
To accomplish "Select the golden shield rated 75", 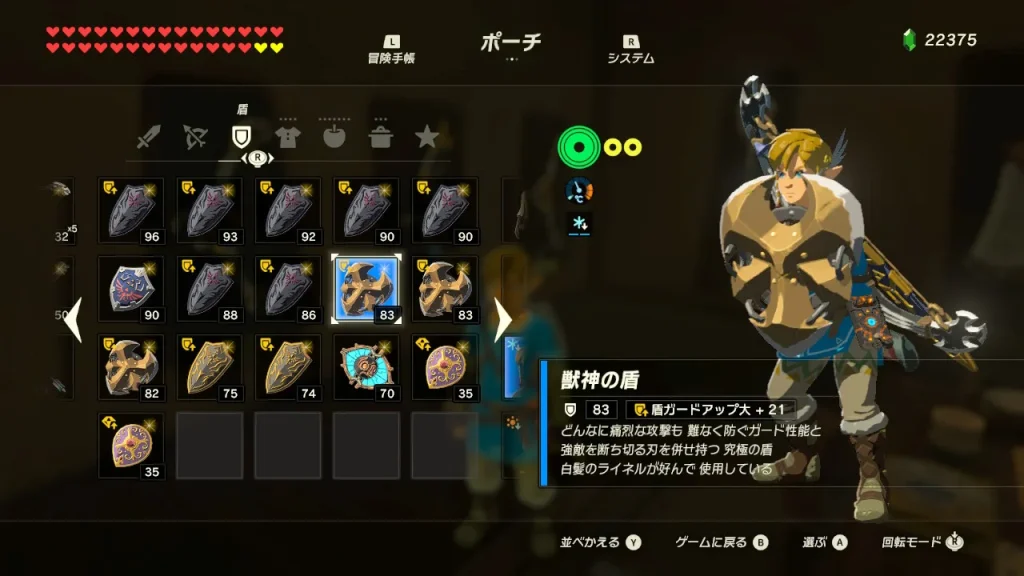I will tap(209, 367).
